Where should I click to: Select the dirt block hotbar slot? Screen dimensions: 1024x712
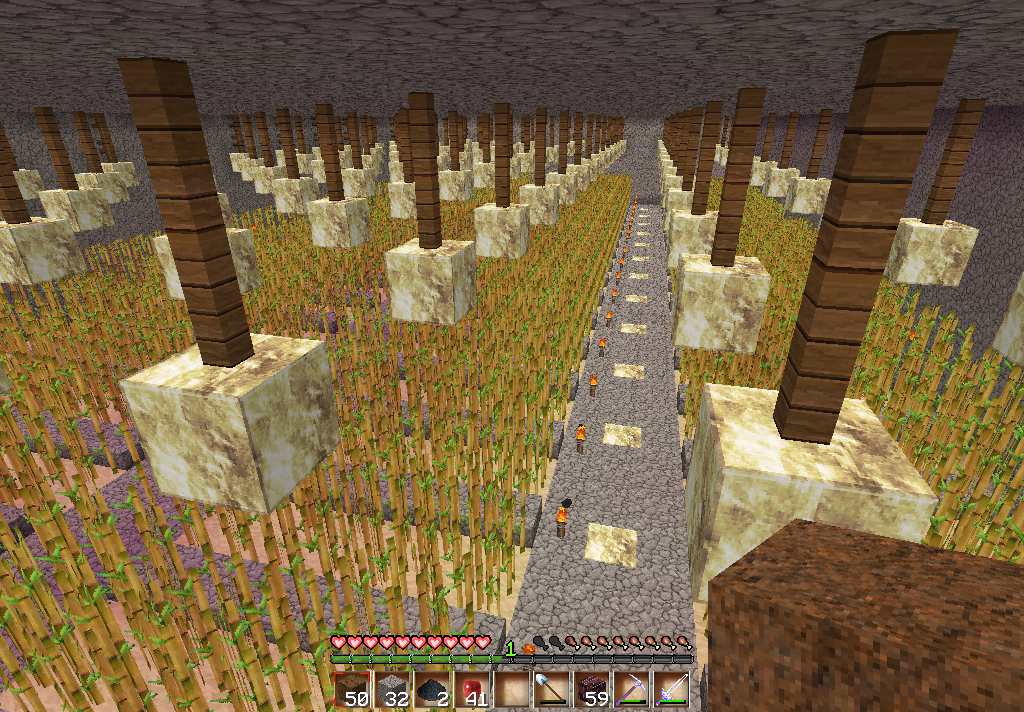coord(352,690)
